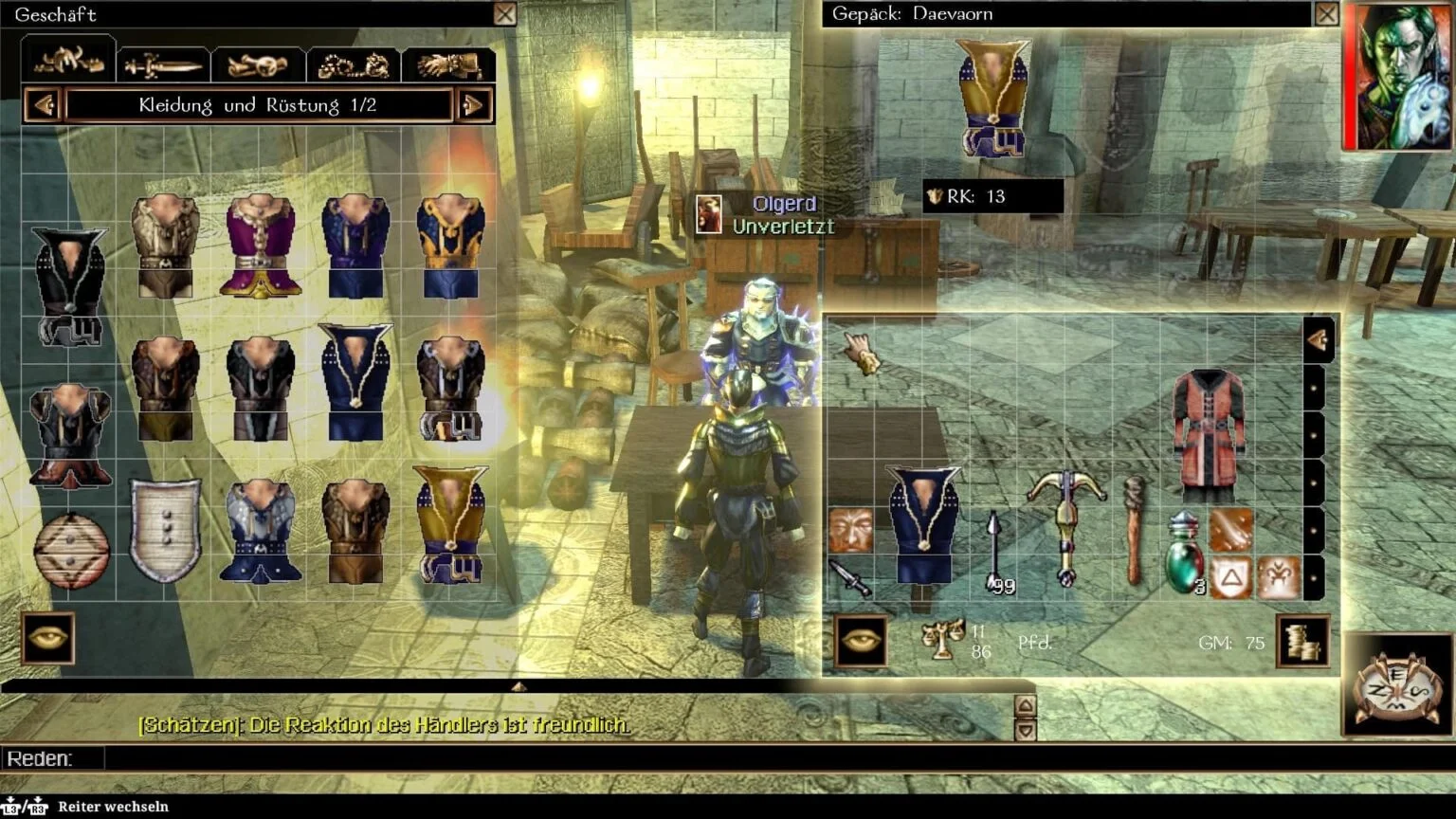The height and width of the screenshot is (819, 1456).
Task: Switch to the weapons shop tab
Action: (164, 65)
